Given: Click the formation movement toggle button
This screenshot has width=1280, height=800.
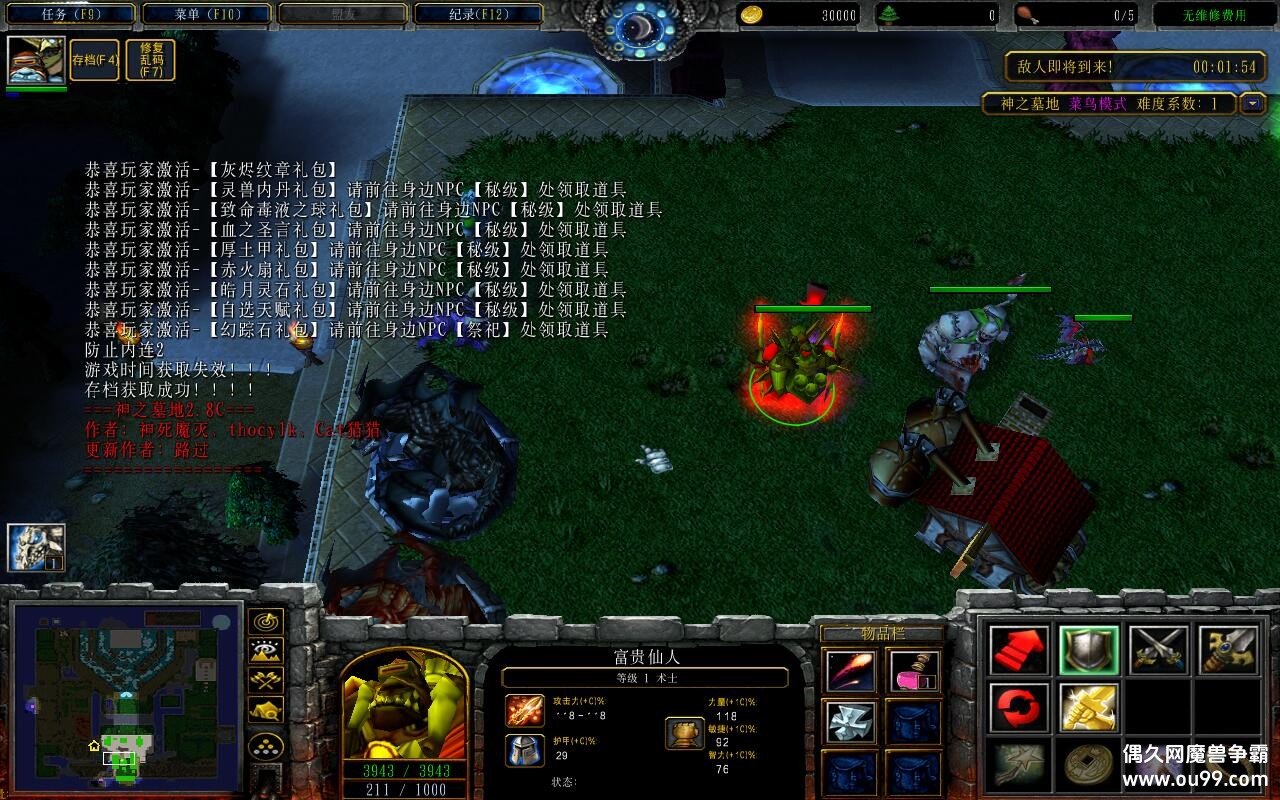Looking at the screenshot, I should pyautogui.click(x=265, y=746).
